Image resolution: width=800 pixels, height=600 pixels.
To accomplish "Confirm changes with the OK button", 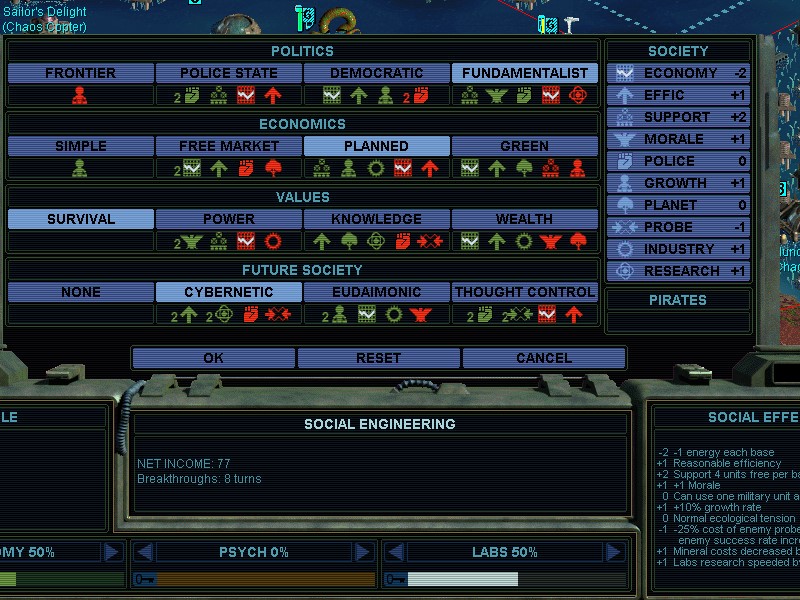I will coord(213,358).
